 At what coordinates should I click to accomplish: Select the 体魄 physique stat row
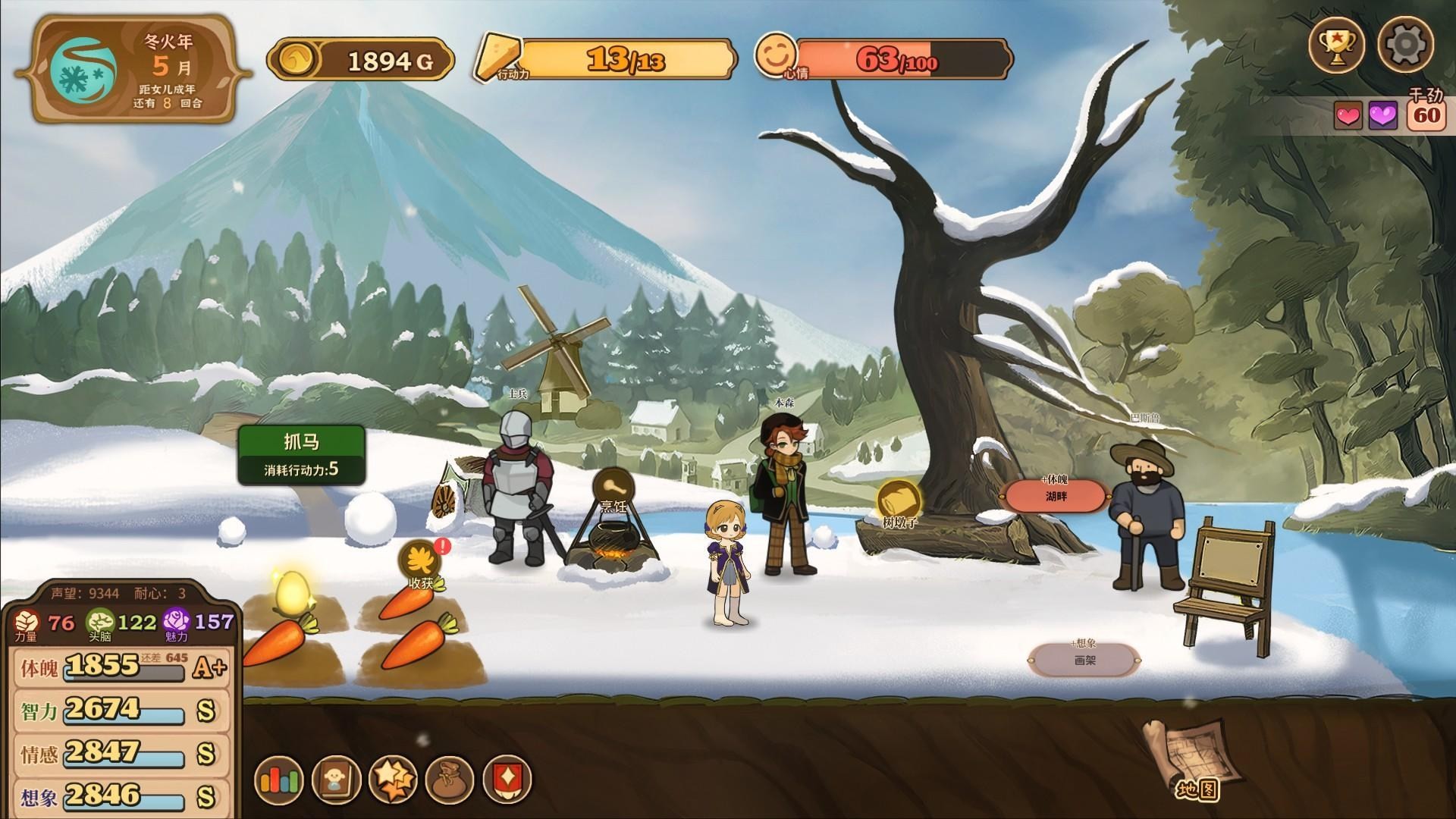(121, 667)
